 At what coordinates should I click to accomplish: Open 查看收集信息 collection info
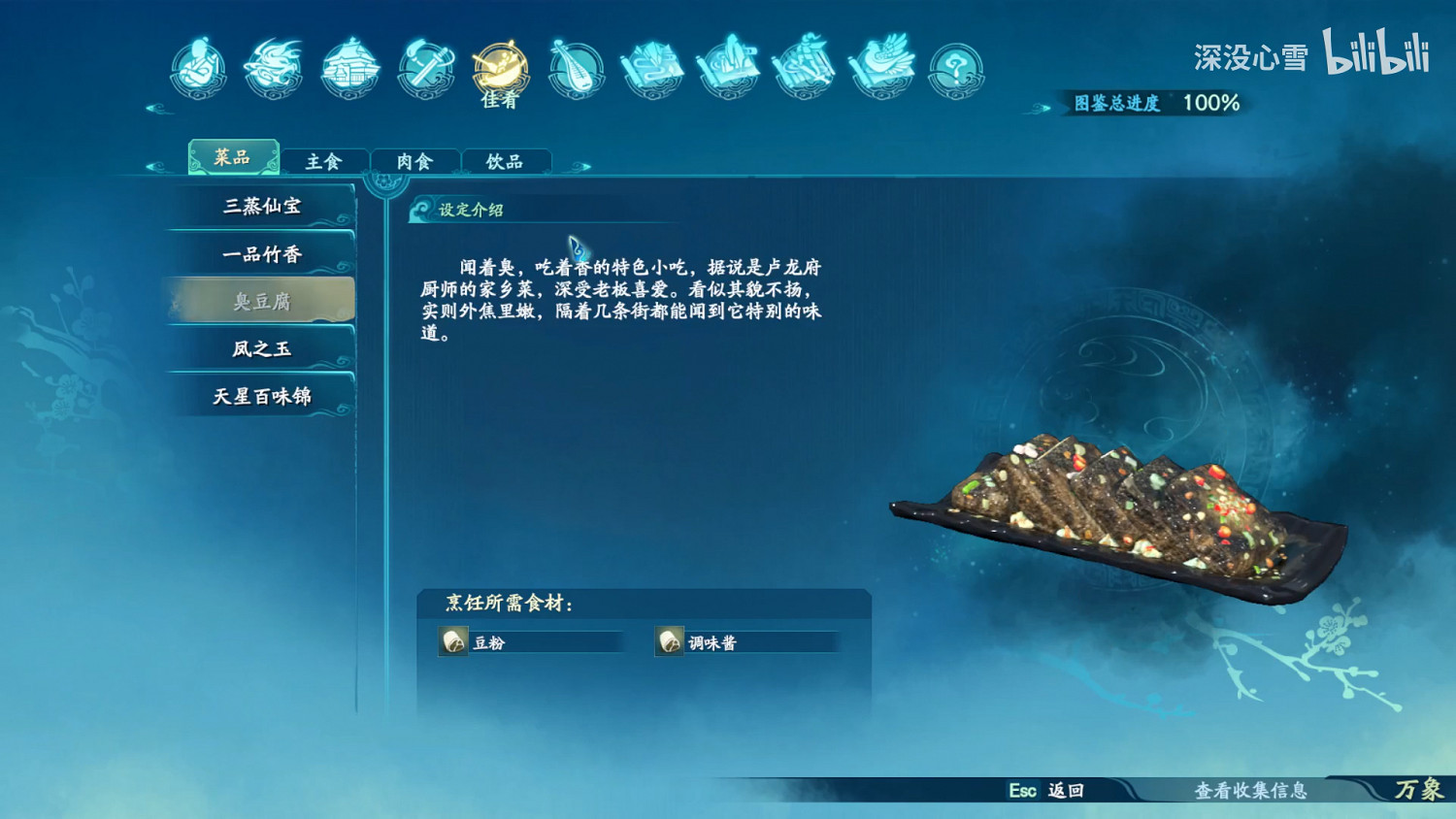coord(1252,791)
